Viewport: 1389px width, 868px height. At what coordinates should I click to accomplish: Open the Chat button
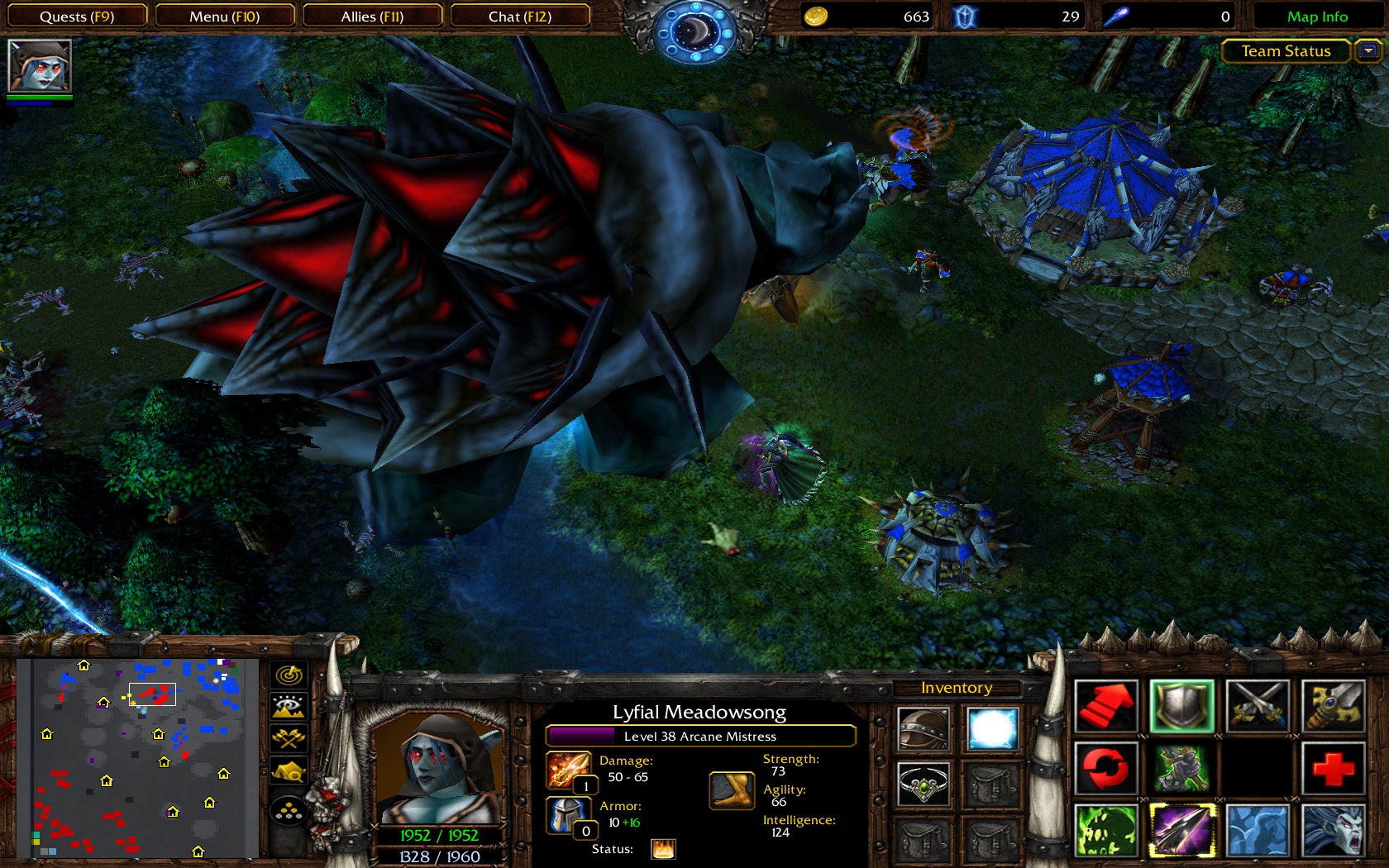(x=519, y=17)
